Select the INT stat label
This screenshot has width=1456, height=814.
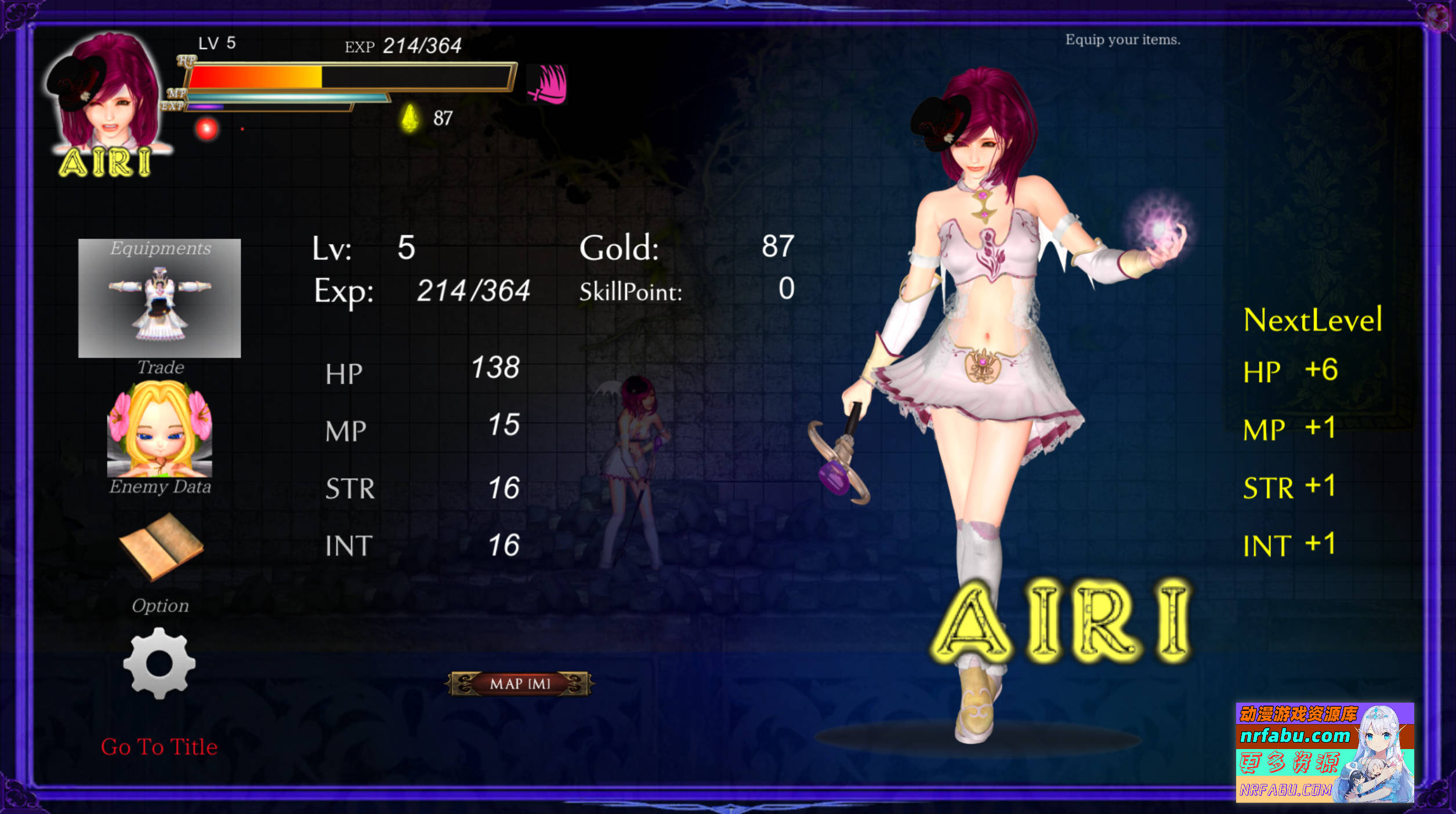coord(349,545)
